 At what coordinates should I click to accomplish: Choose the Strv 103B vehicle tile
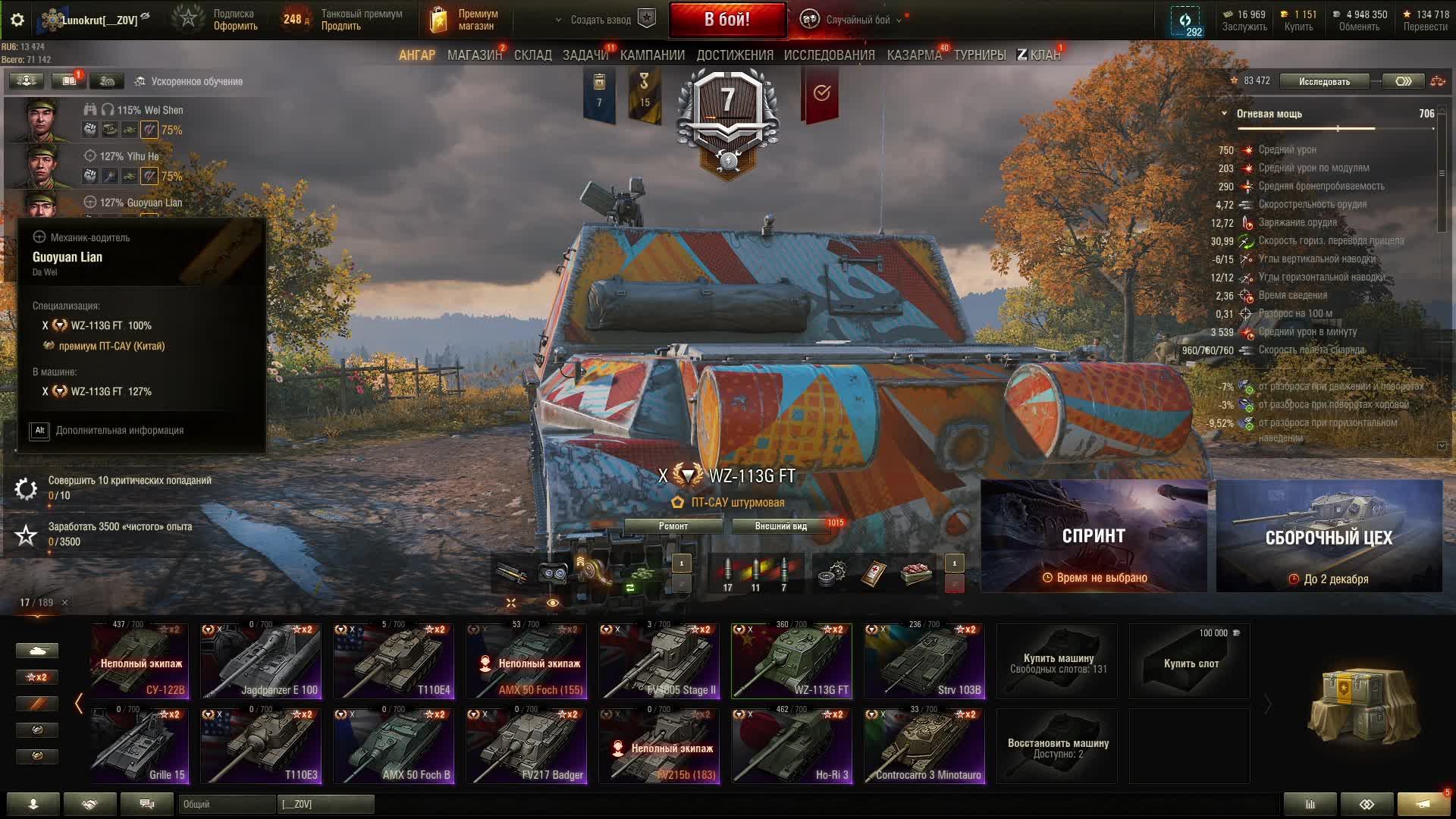click(x=924, y=661)
